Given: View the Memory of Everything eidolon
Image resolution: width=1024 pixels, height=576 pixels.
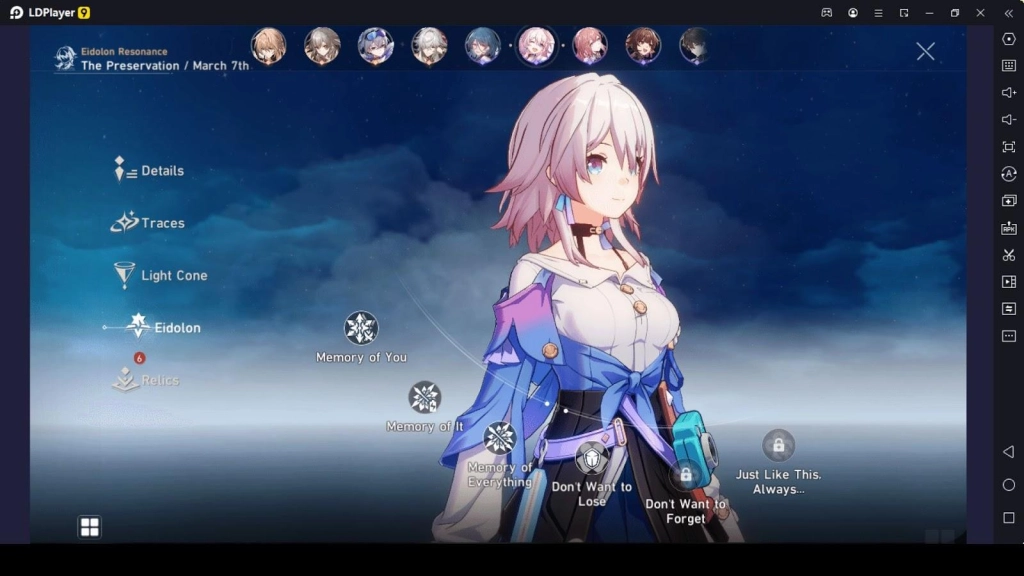Looking at the screenshot, I should point(500,438).
